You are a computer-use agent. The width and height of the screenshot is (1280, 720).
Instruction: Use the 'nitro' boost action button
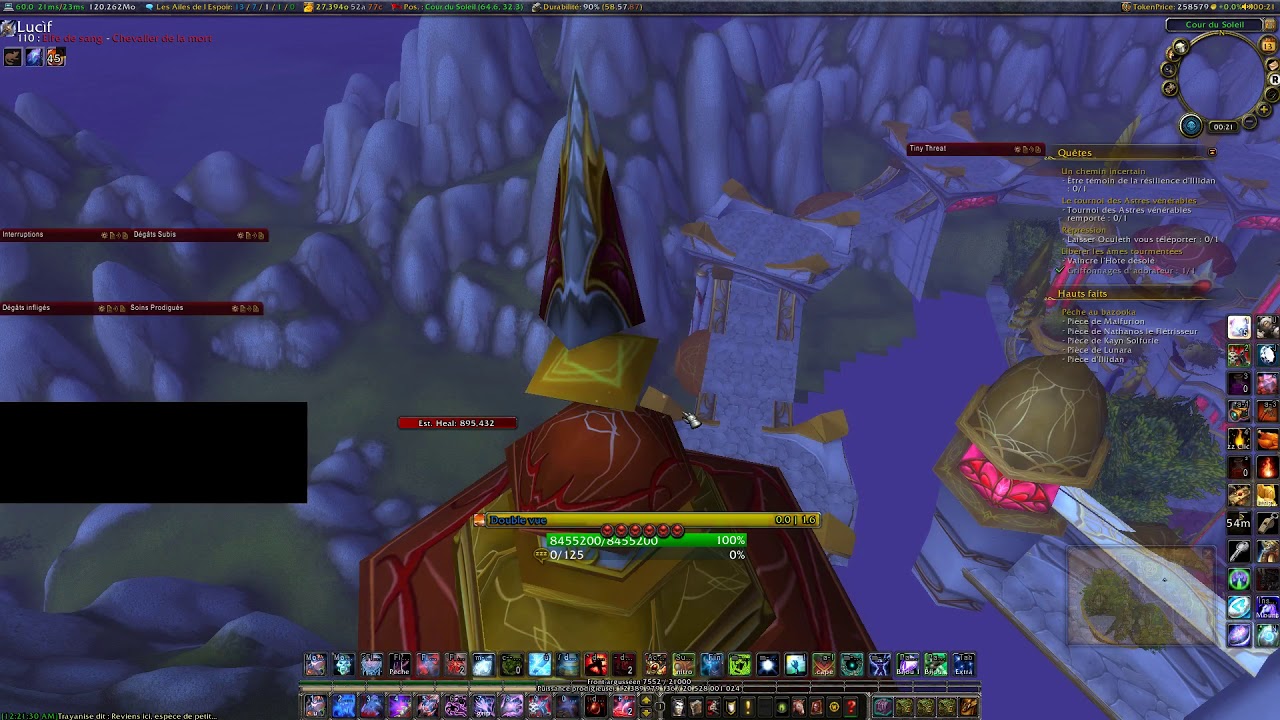pos(683,665)
